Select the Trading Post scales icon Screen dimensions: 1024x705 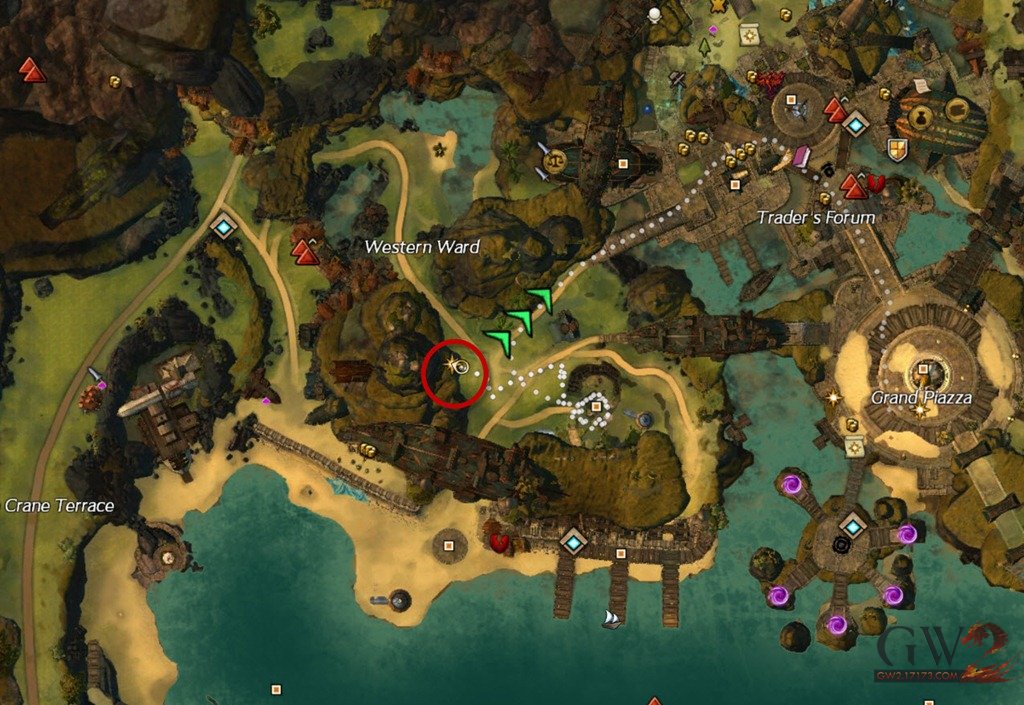point(556,158)
